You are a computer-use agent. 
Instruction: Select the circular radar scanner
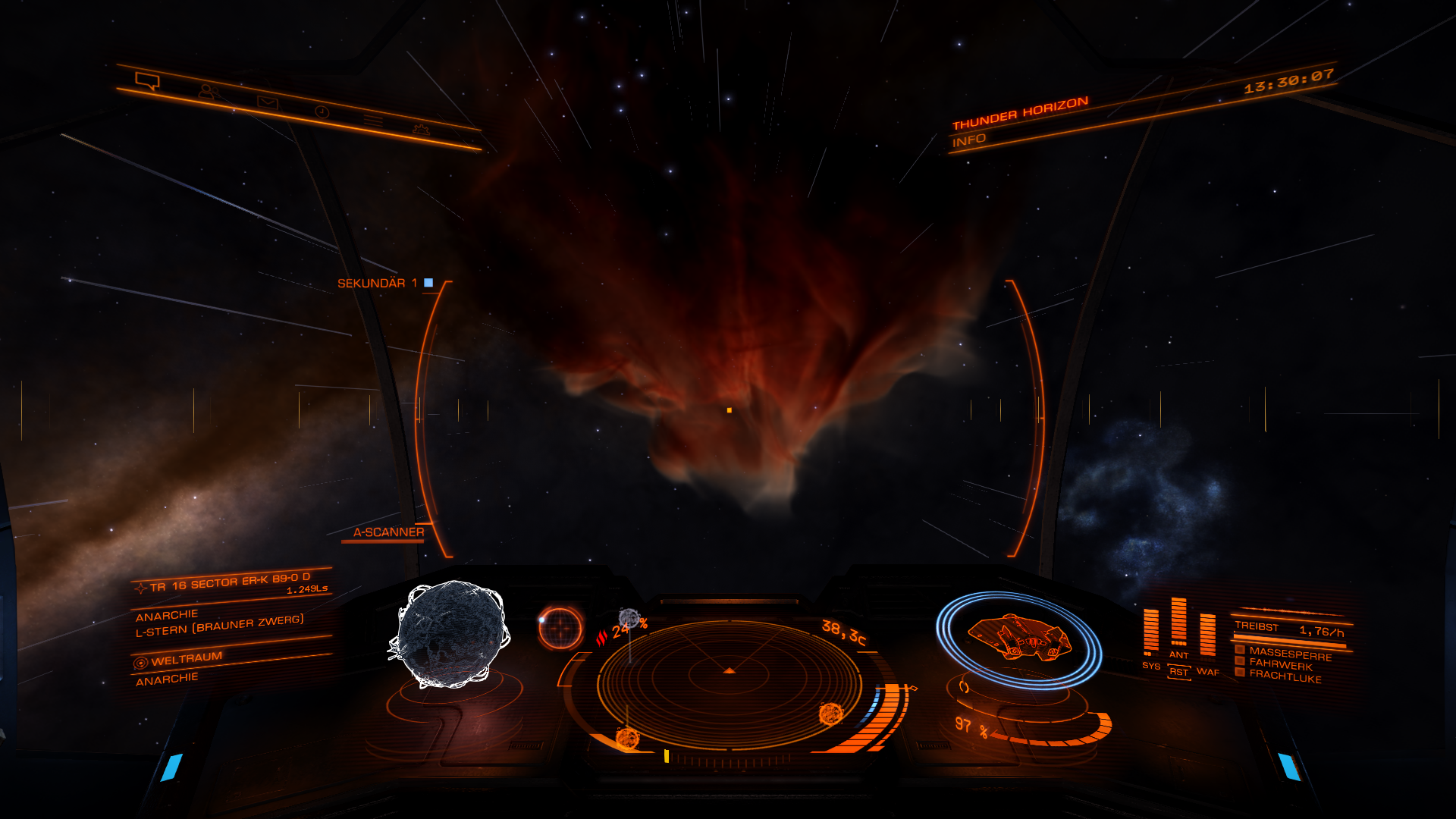[x=729, y=684]
